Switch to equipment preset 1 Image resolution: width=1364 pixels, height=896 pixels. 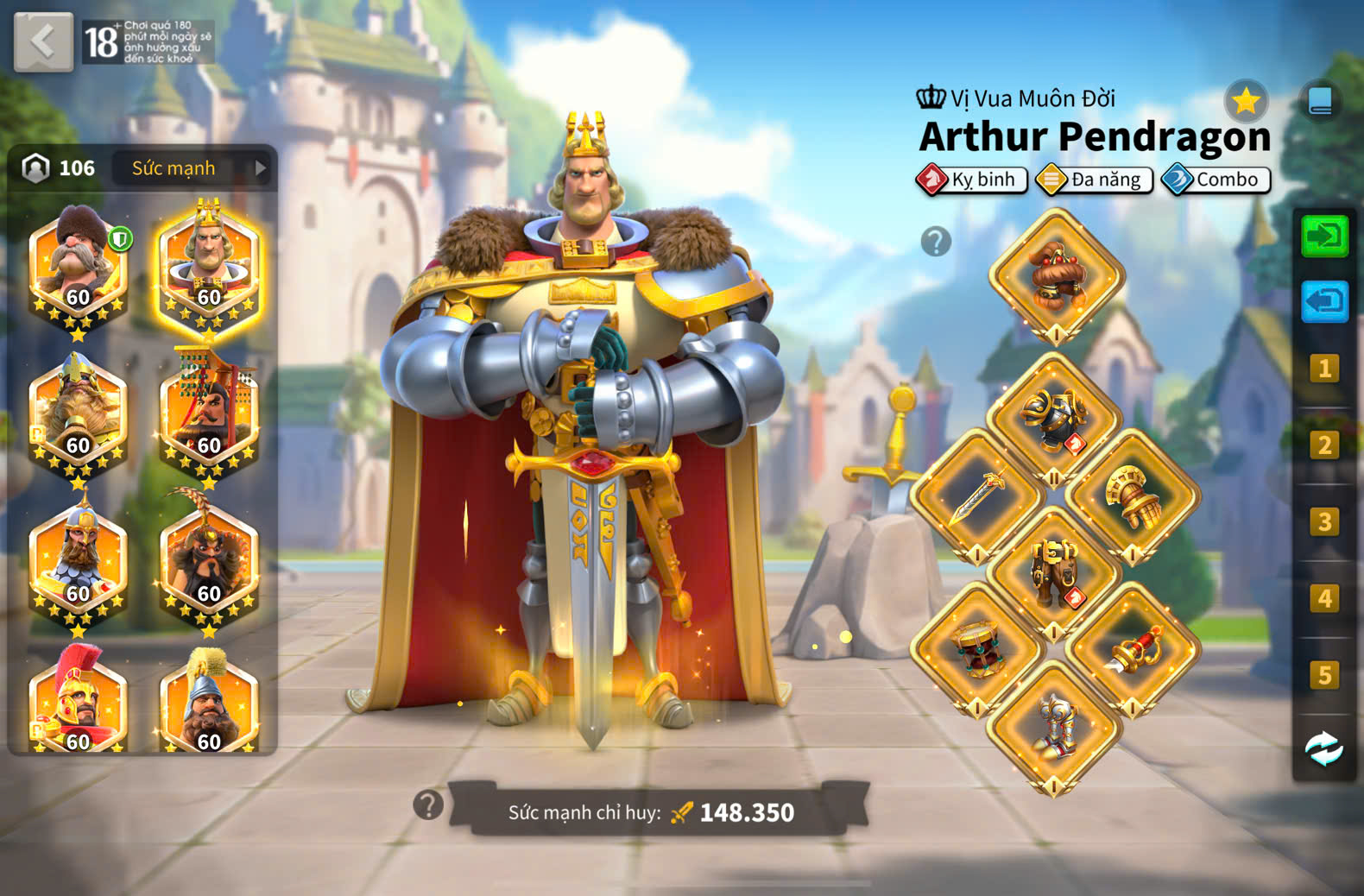1324,369
